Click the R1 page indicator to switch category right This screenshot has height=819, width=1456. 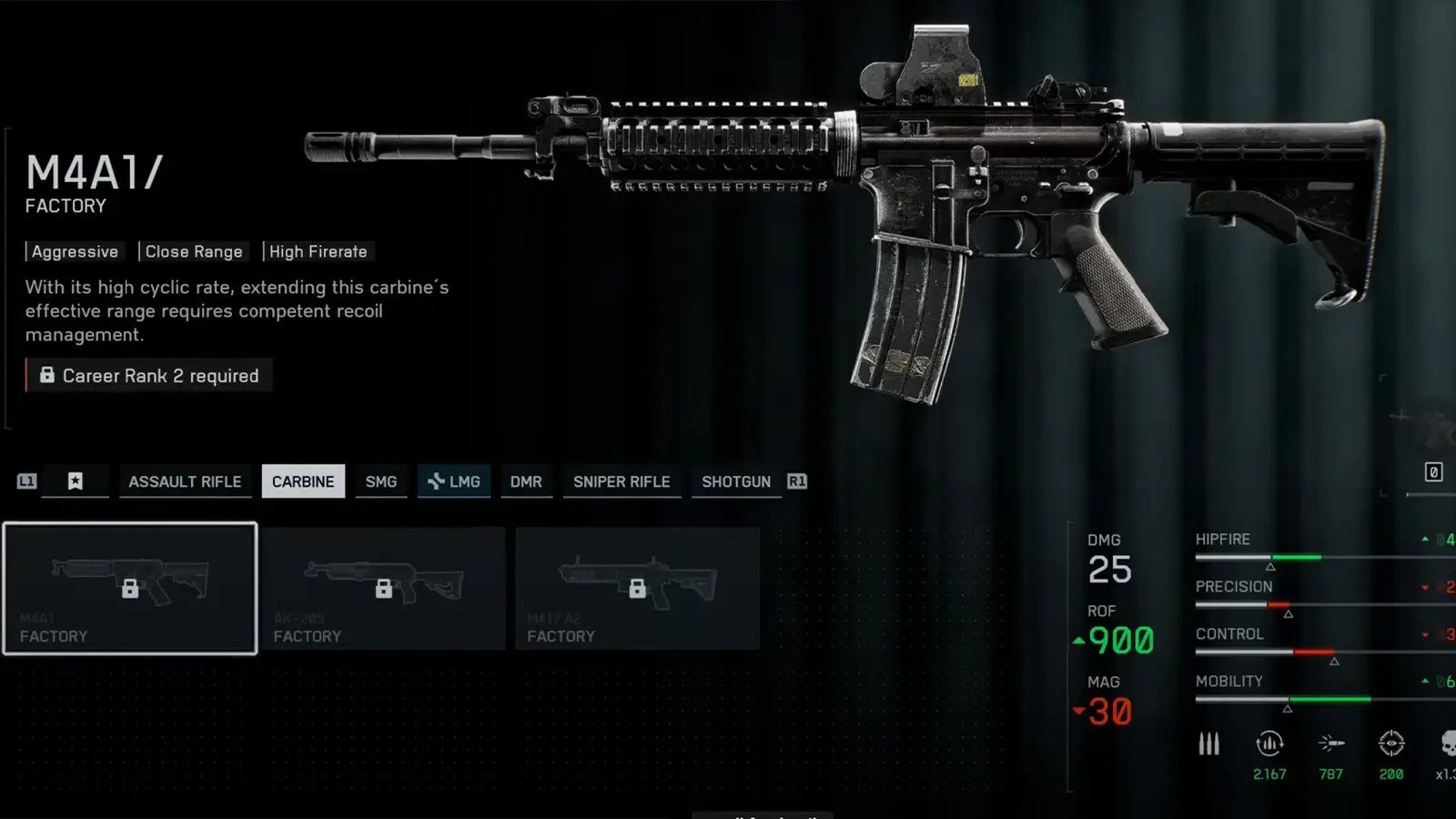(796, 481)
